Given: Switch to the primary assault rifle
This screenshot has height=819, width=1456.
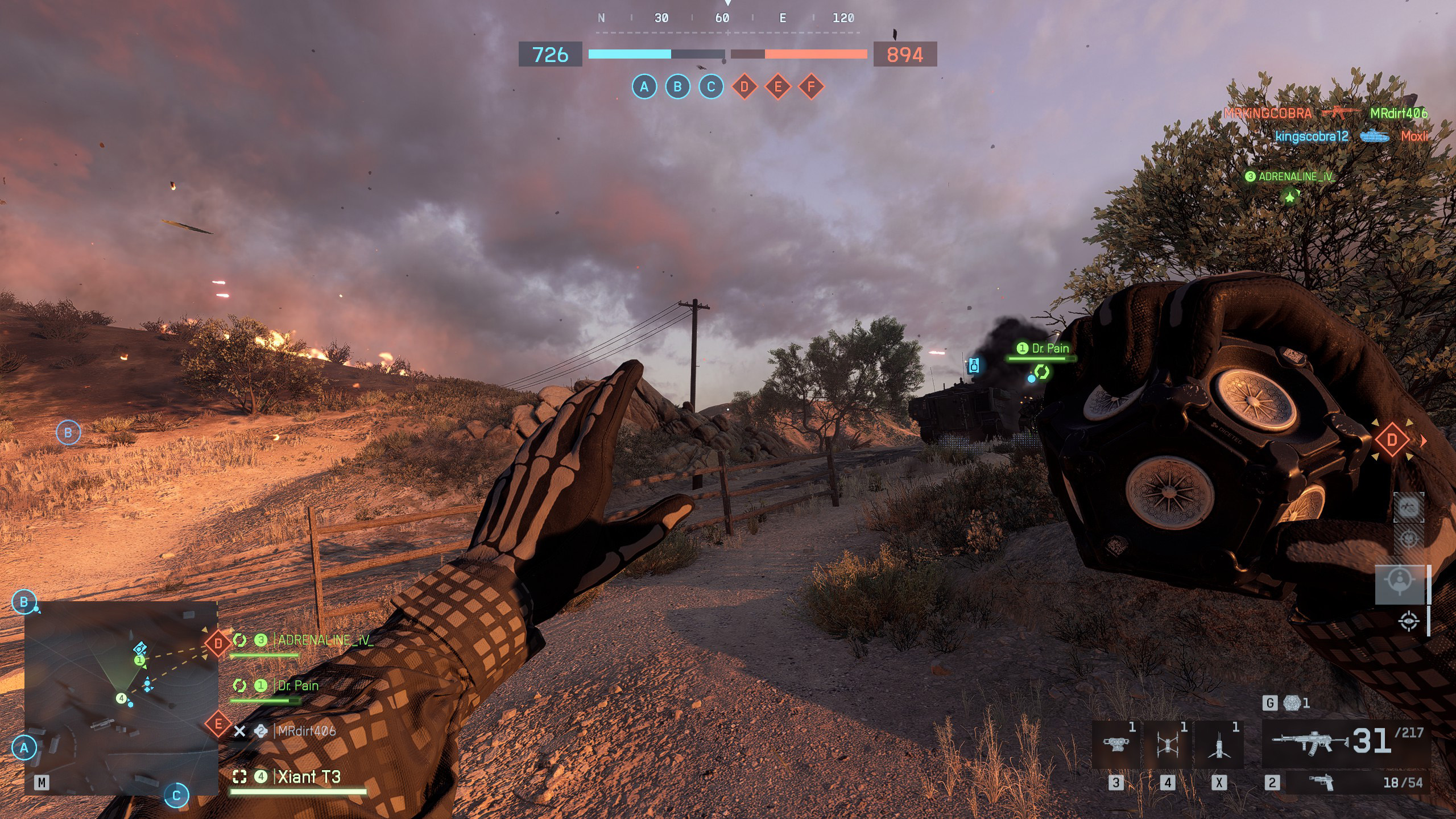Looking at the screenshot, I should (x=1309, y=743).
